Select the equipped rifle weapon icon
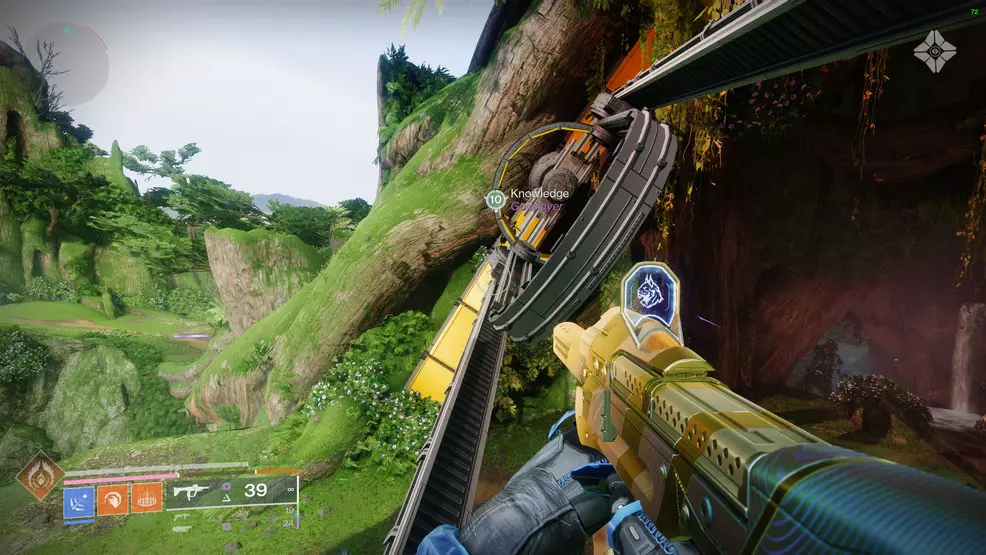 pos(191,491)
